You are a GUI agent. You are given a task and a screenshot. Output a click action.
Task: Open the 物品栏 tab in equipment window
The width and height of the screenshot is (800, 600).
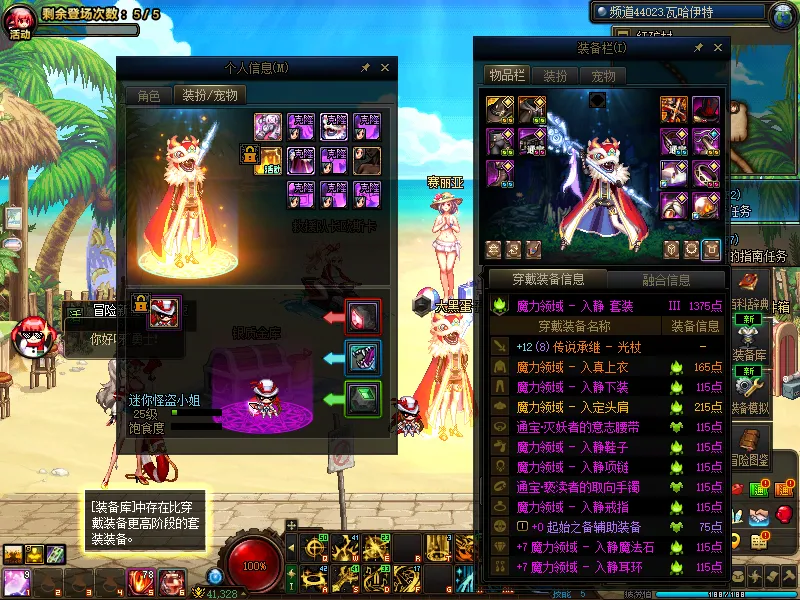(x=507, y=76)
